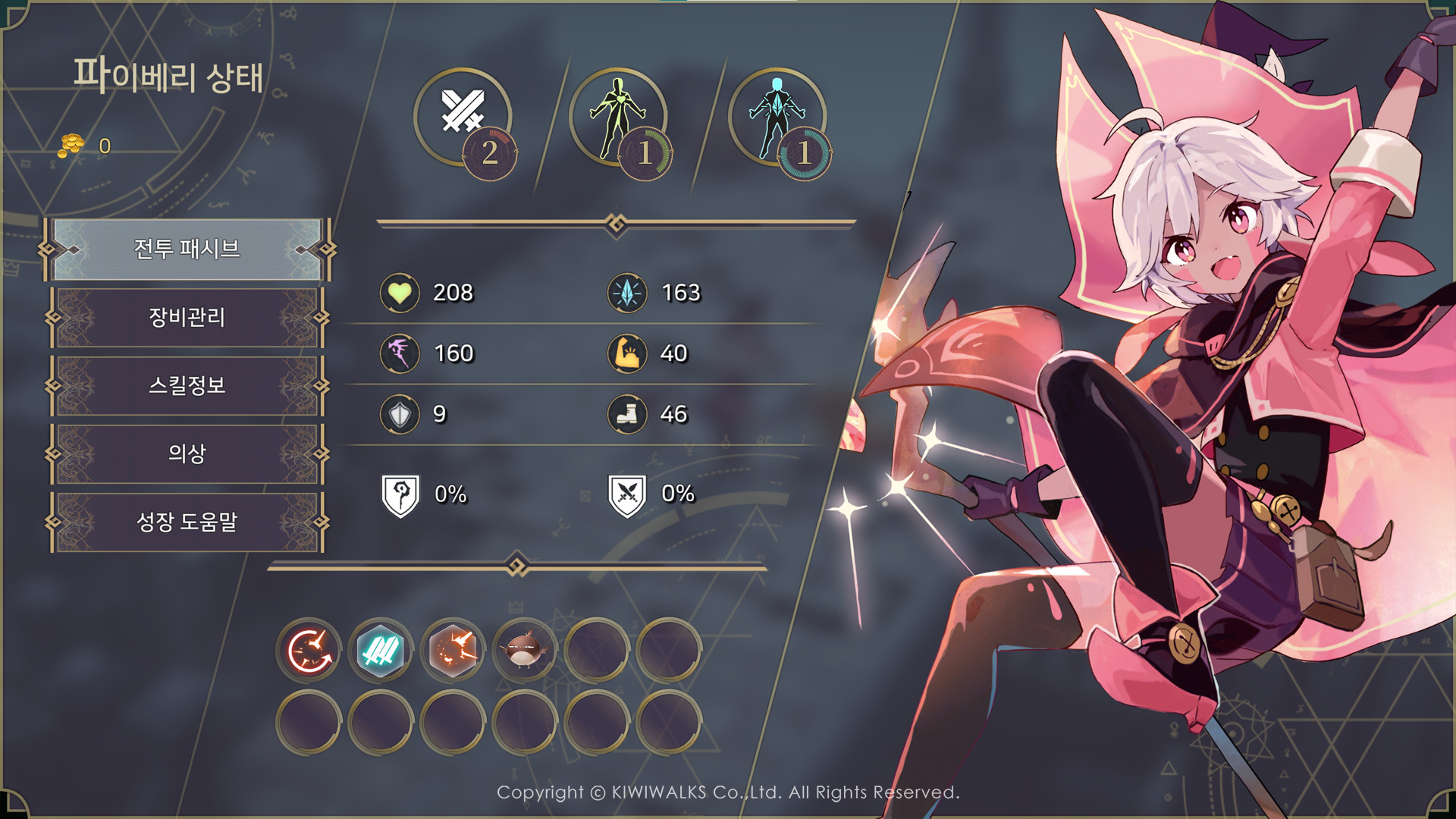Select the 전투 패시브 menu tab

click(187, 249)
